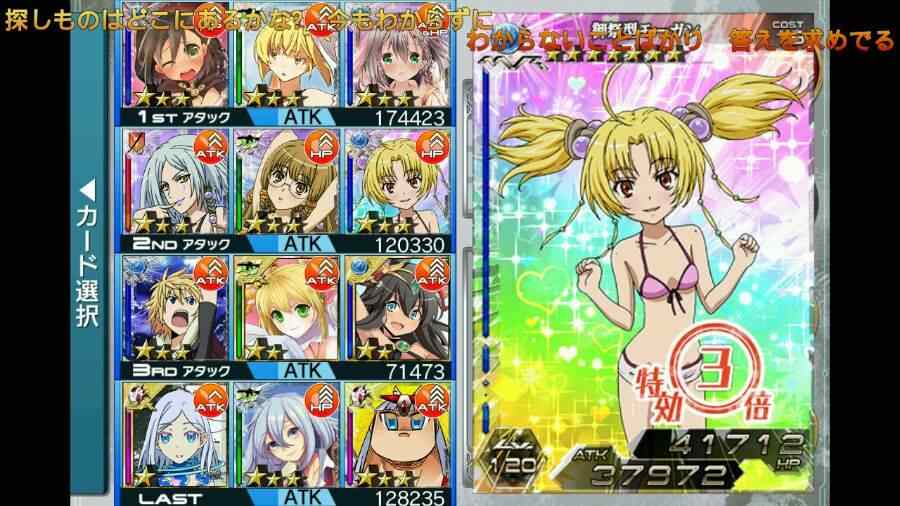Screen dimensions: 900x506
Task: Tap the large twin-tailed swimsuit girl card preview
Action: [x=647, y=250]
